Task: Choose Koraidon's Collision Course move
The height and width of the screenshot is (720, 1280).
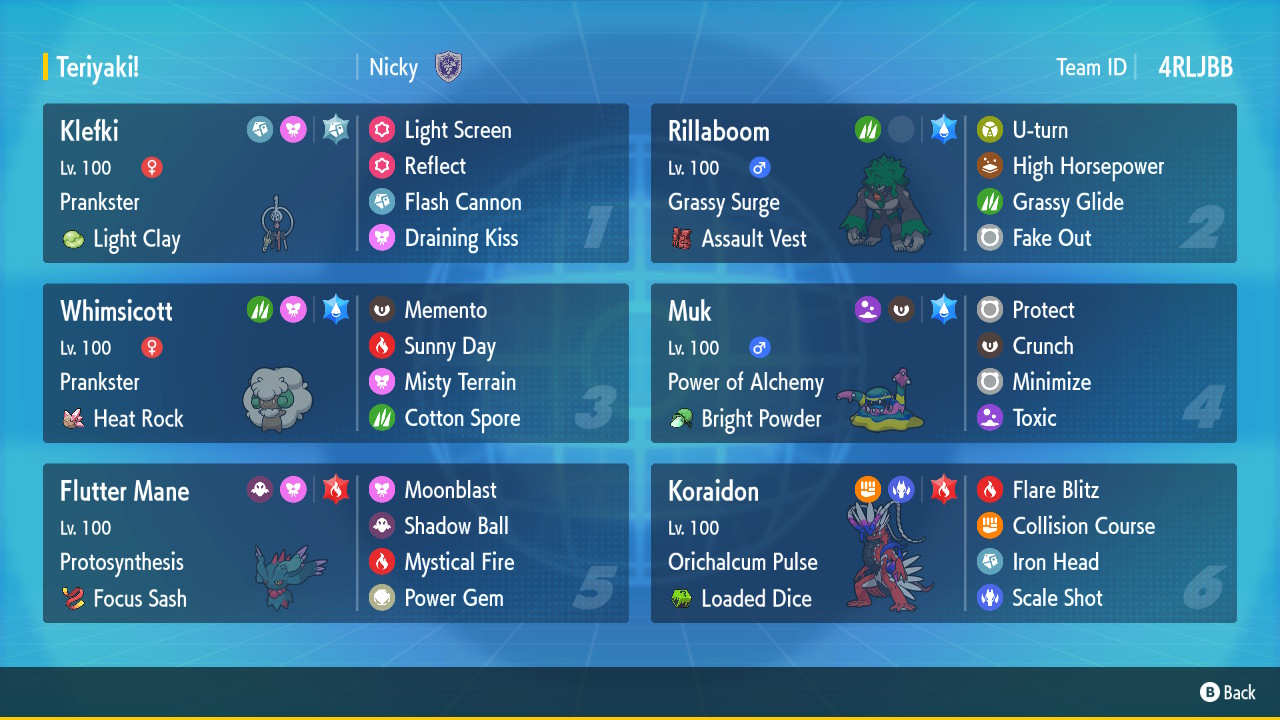Action: pos(1082,526)
